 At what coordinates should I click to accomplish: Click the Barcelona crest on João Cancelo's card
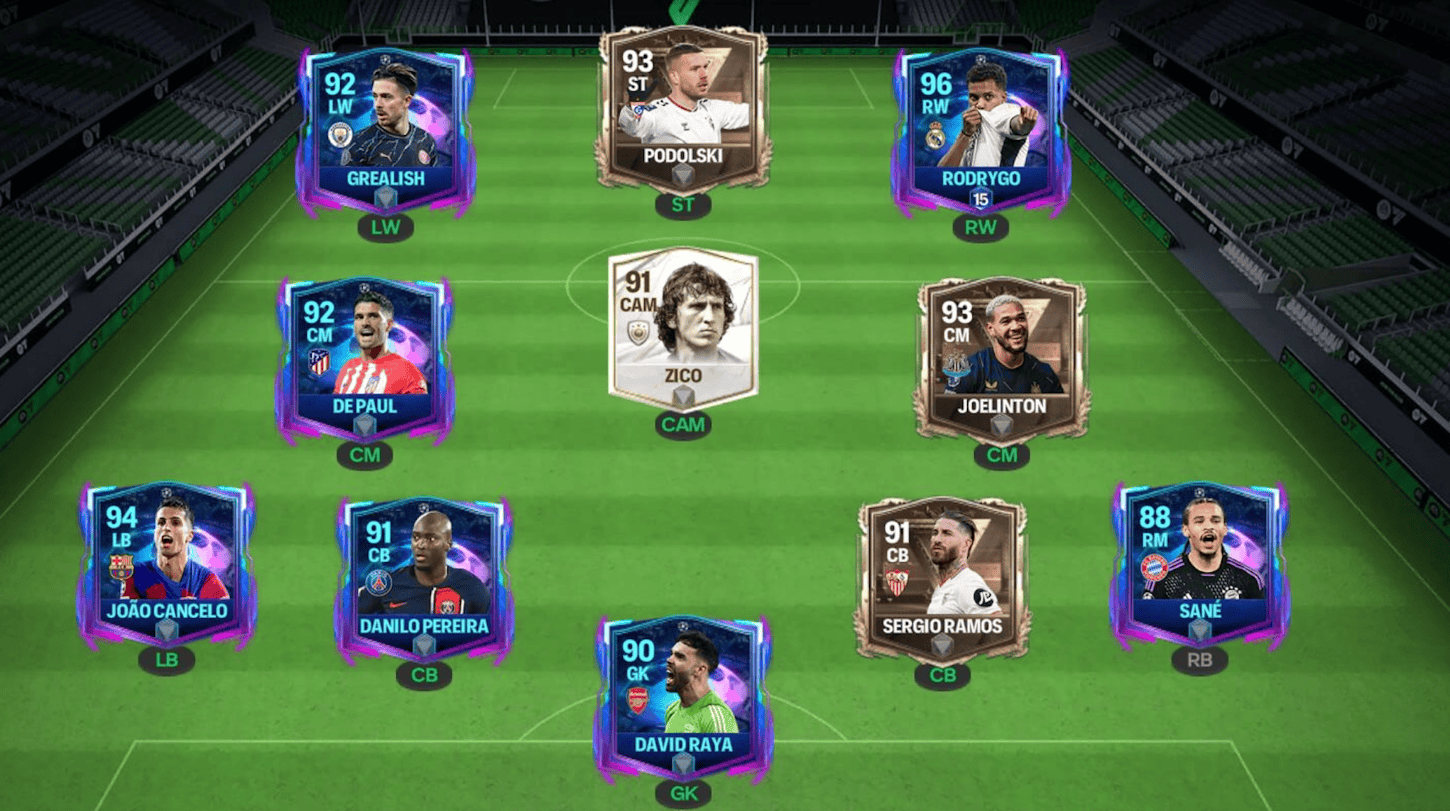(x=121, y=567)
